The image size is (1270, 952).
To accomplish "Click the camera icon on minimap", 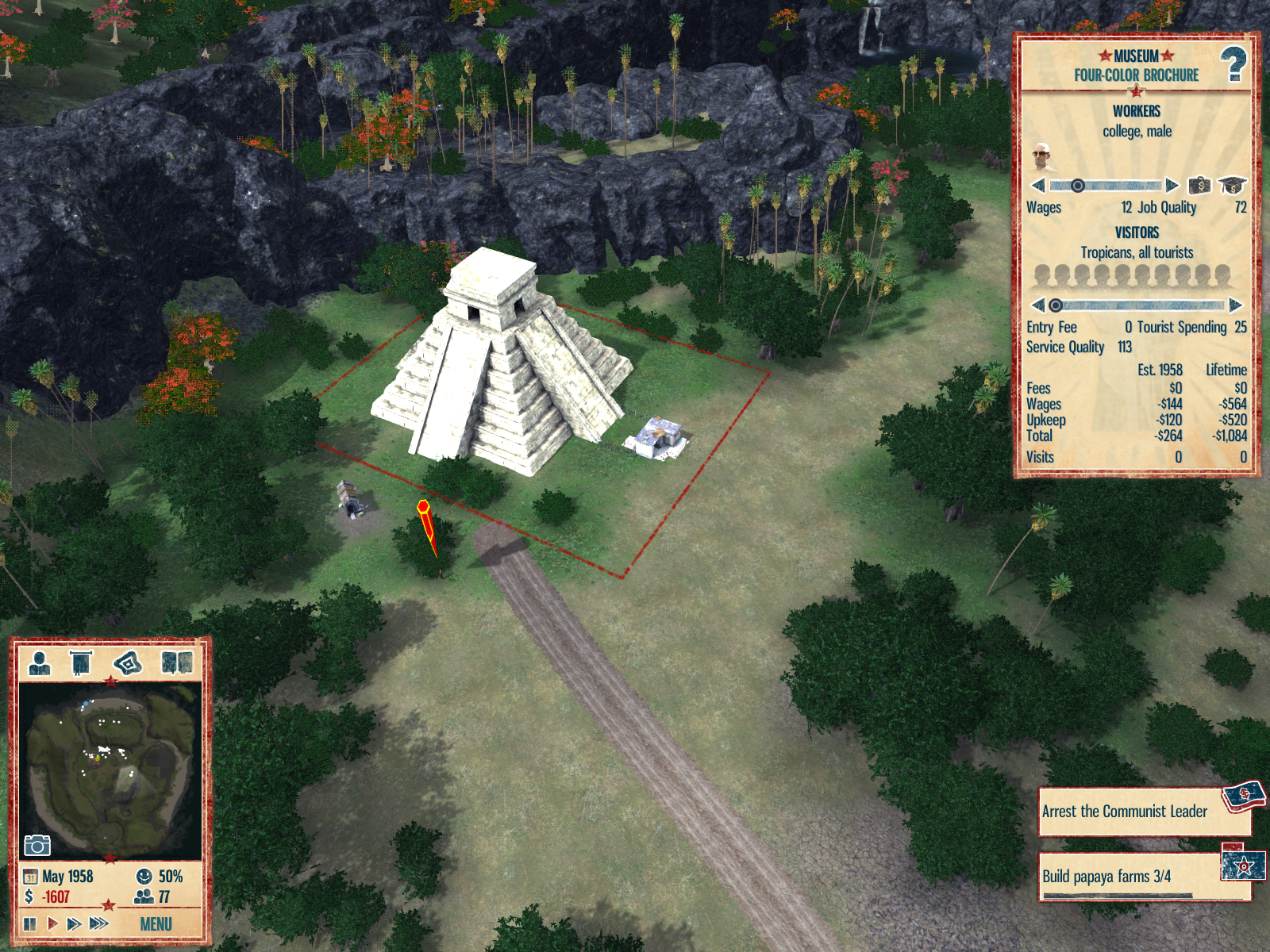I will [37, 845].
